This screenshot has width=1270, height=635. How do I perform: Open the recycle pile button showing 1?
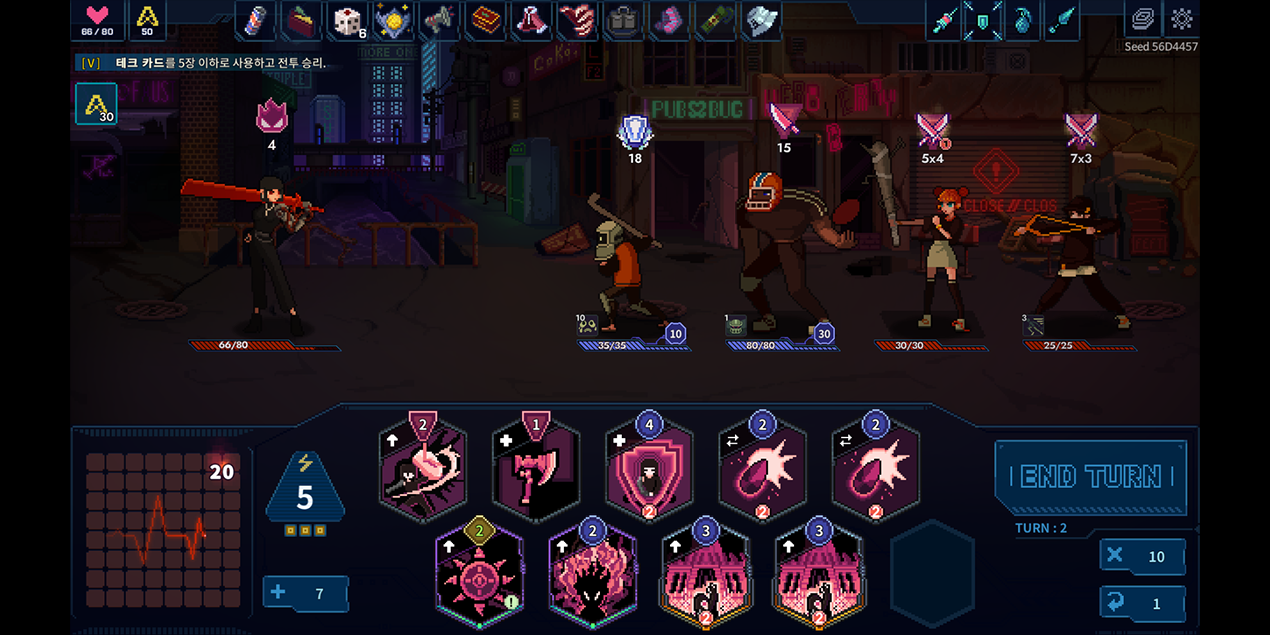coord(1142,604)
